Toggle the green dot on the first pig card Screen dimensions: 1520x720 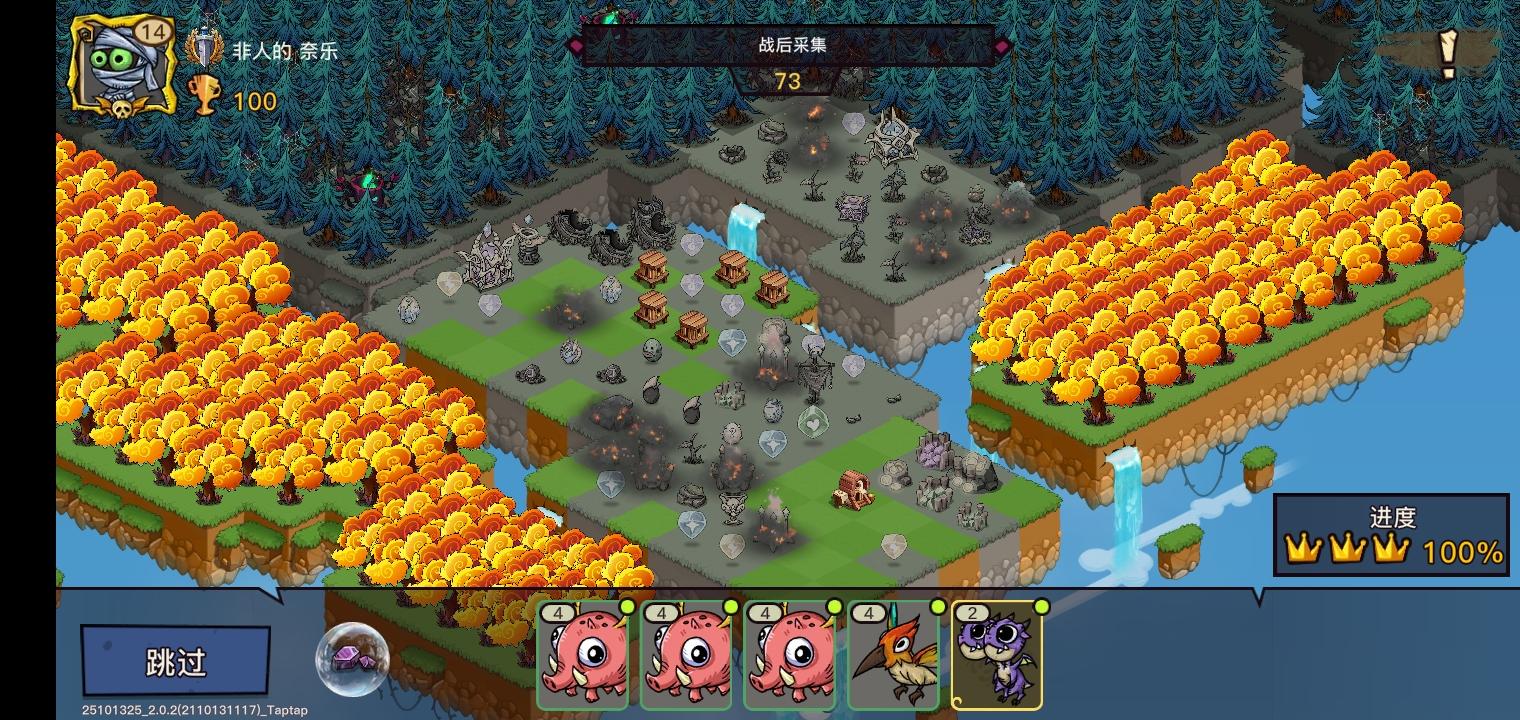coord(627,607)
